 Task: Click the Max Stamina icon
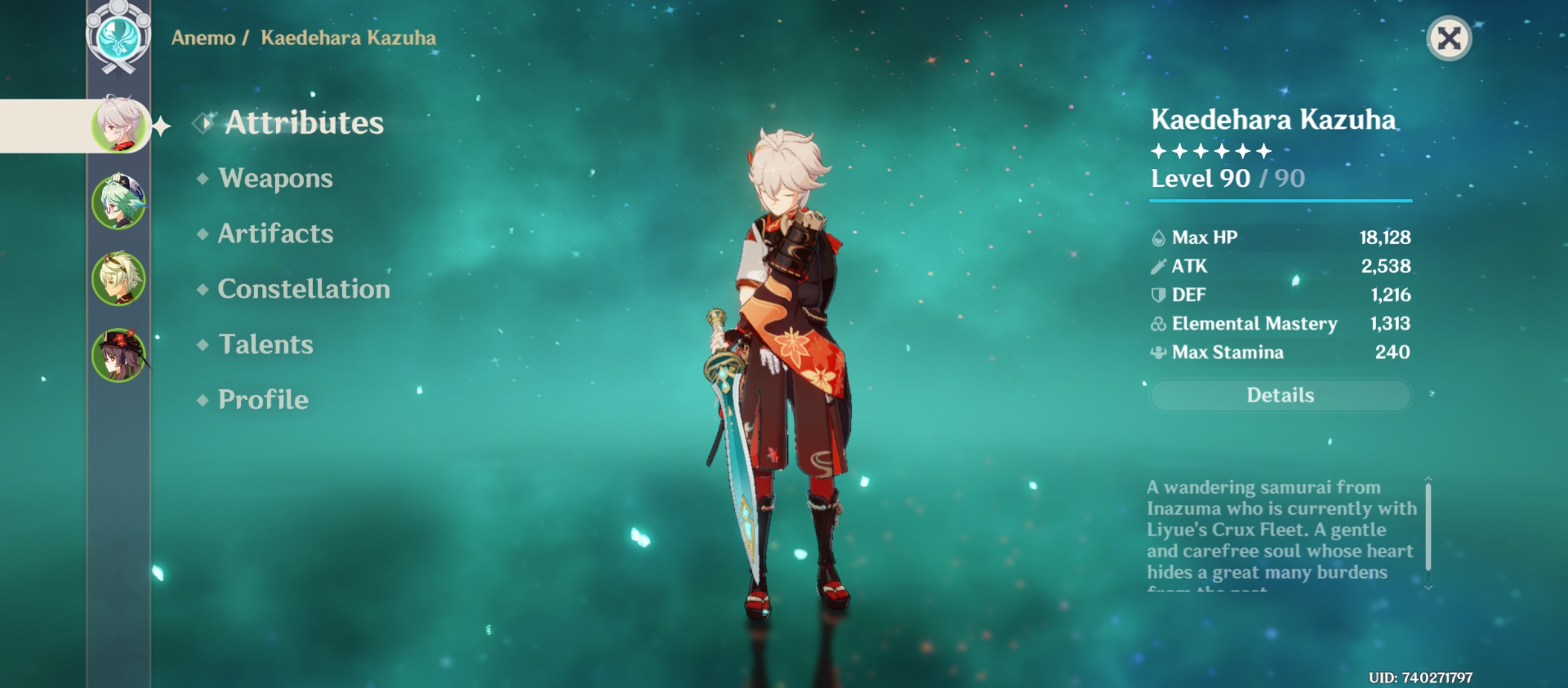(x=1160, y=352)
